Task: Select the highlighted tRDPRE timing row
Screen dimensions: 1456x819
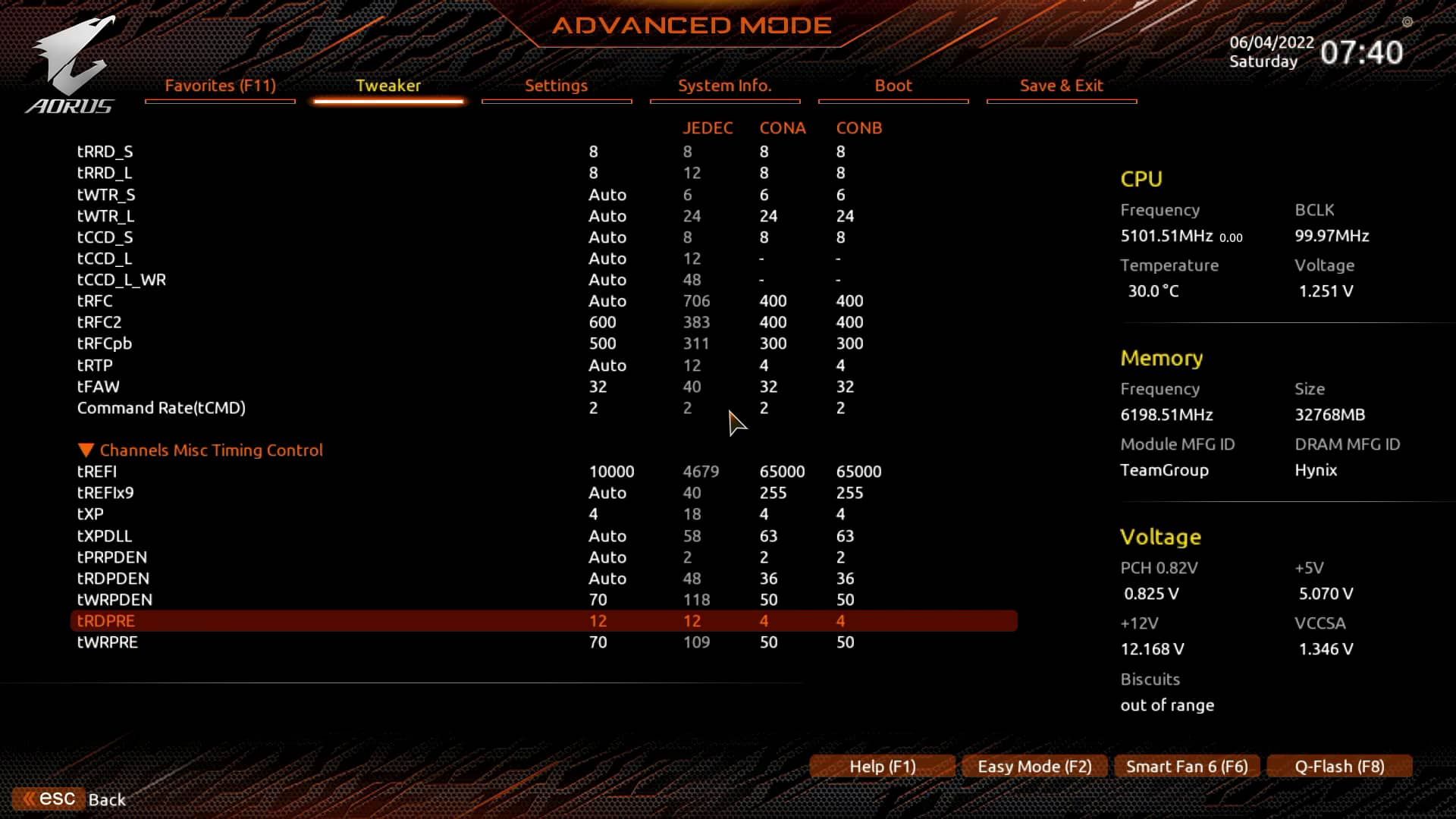Action: [x=303, y=620]
